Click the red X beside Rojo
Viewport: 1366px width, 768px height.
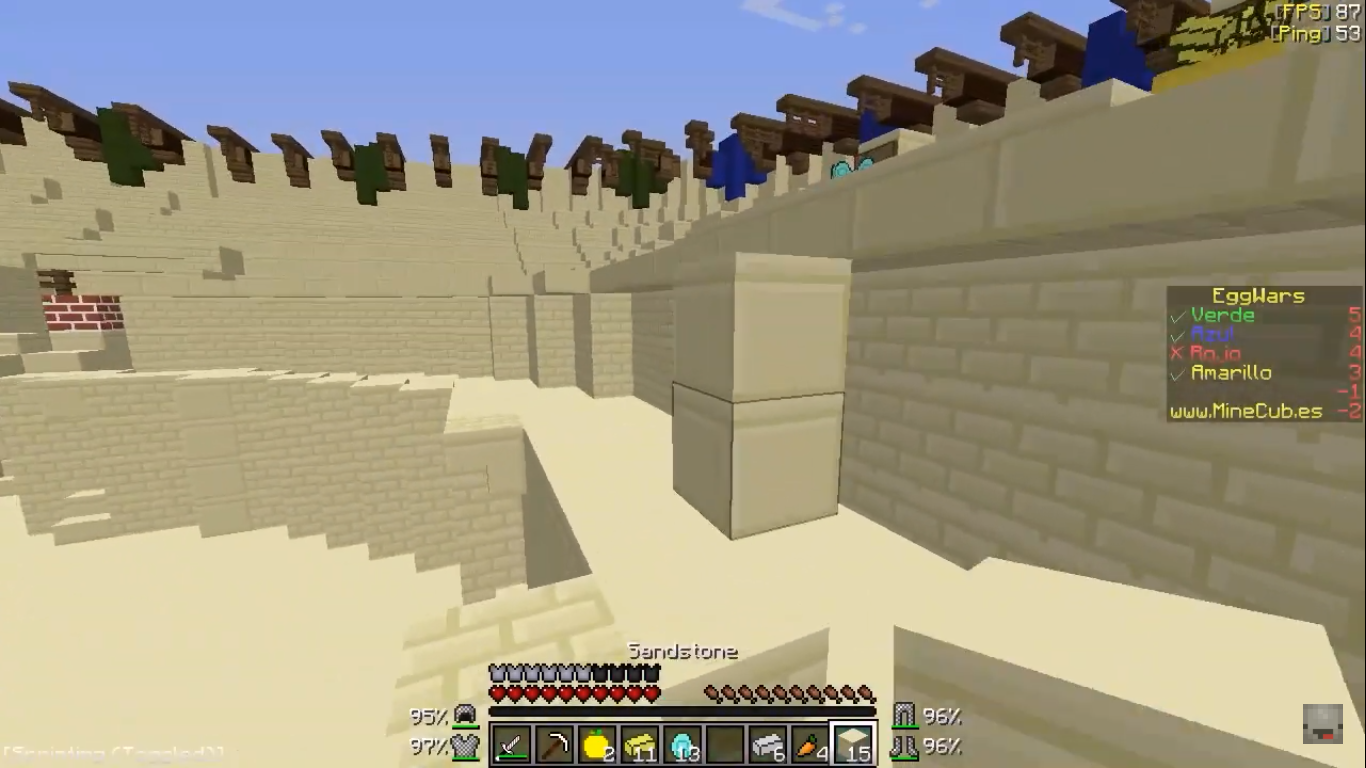click(1176, 352)
